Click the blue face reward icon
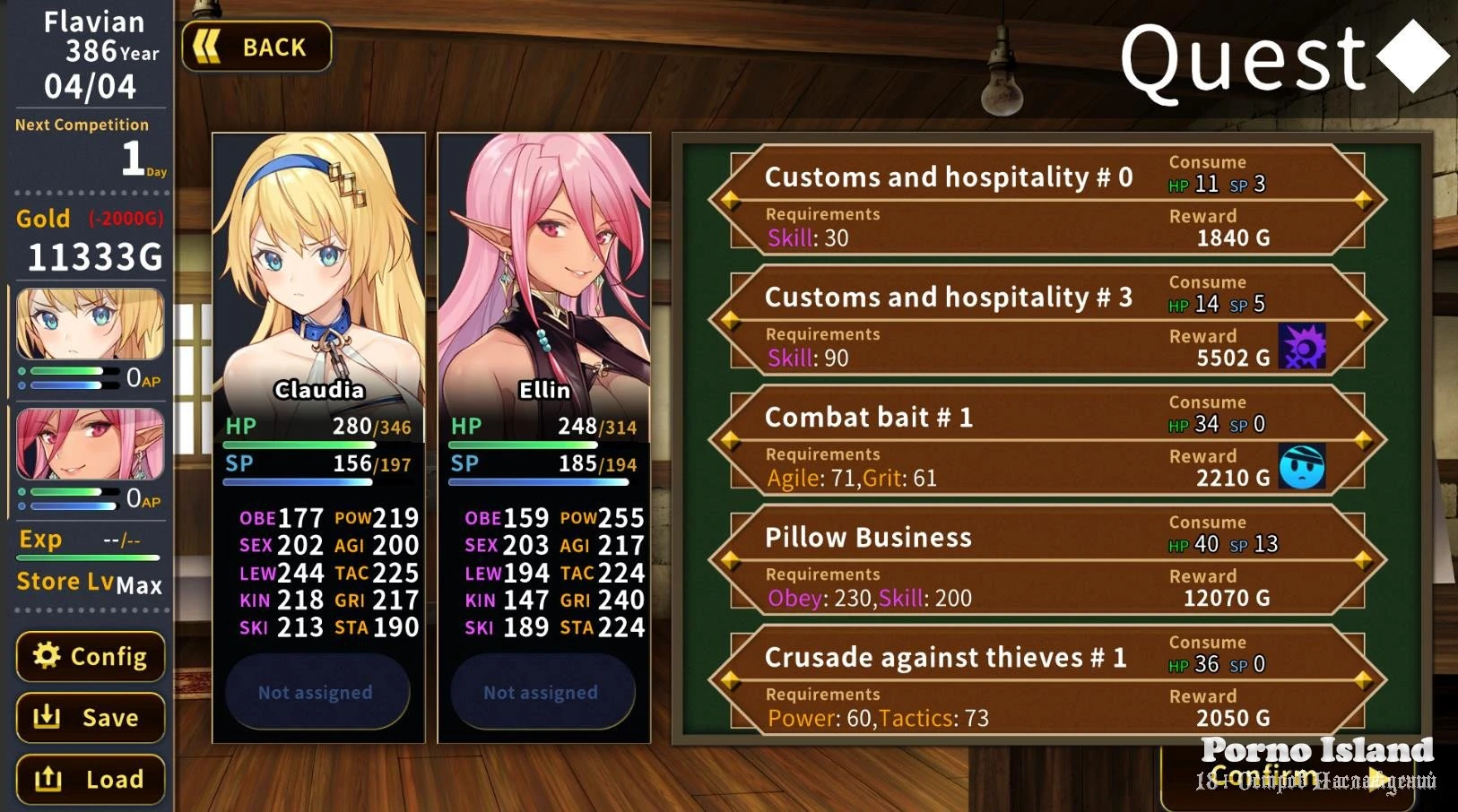The height and width of the screenshot is (812, 1458). point(1302,467)
